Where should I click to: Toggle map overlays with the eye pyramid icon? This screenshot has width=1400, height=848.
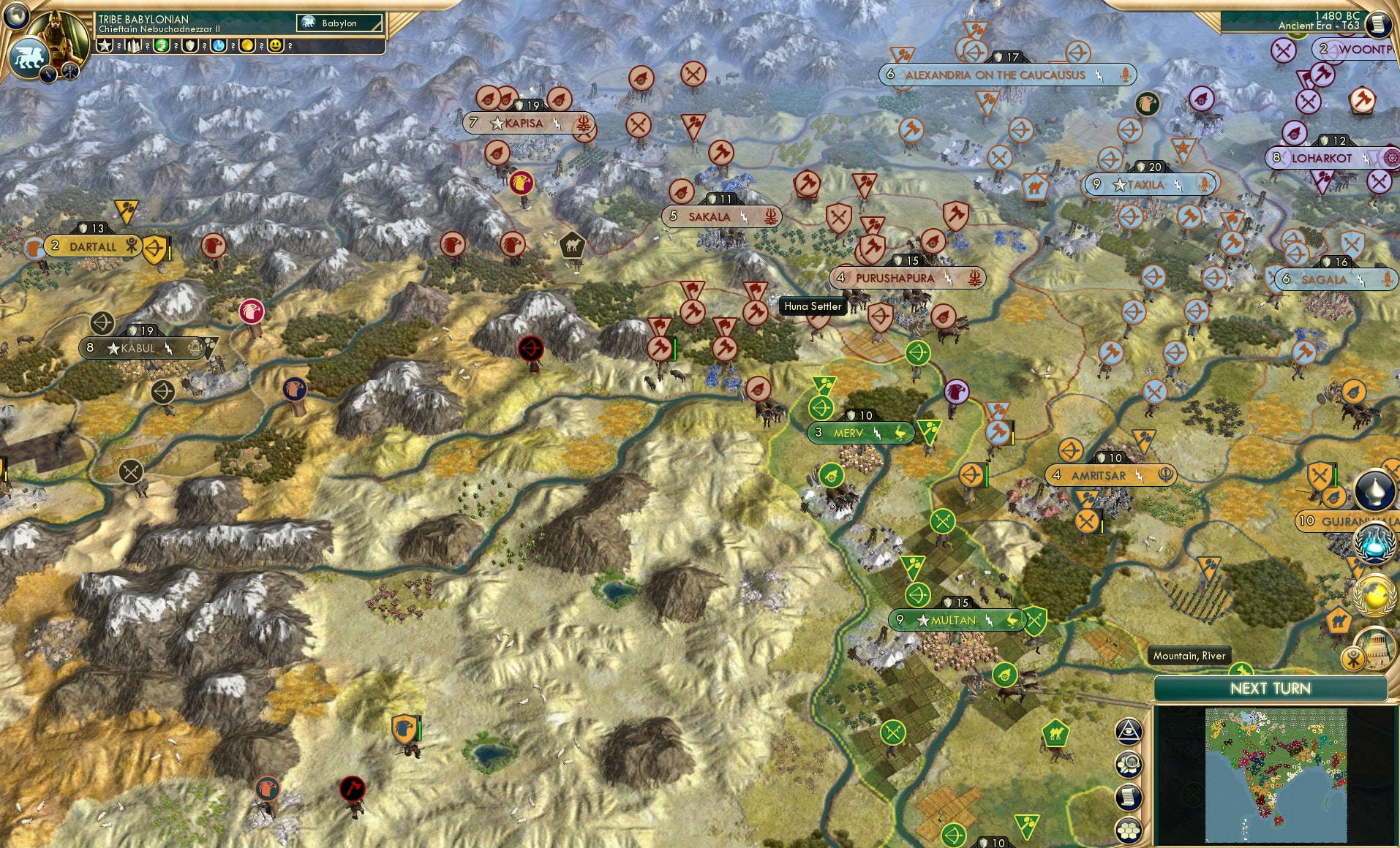1128,731
